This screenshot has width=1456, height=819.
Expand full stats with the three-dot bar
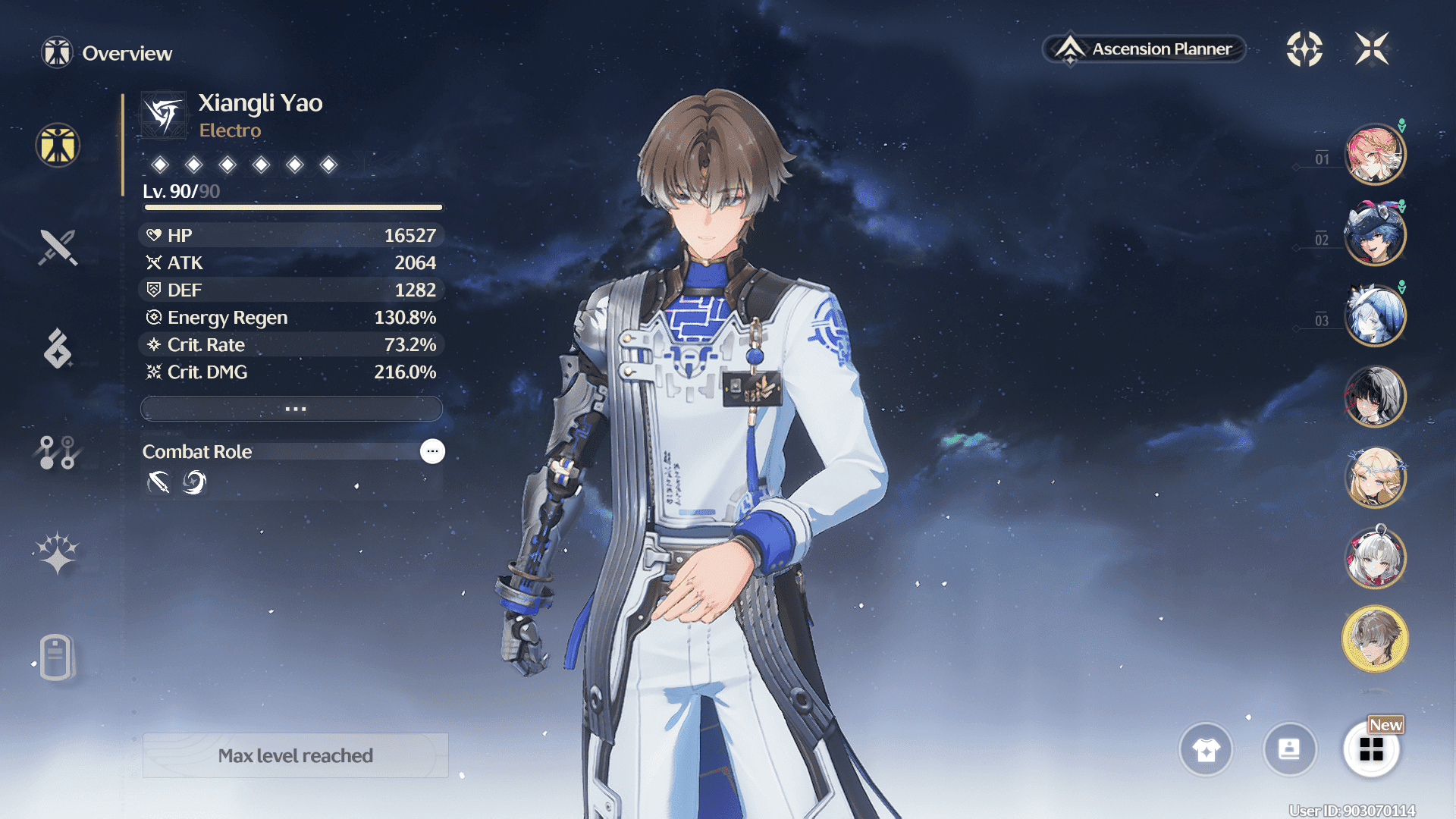[x=292, y=409]
